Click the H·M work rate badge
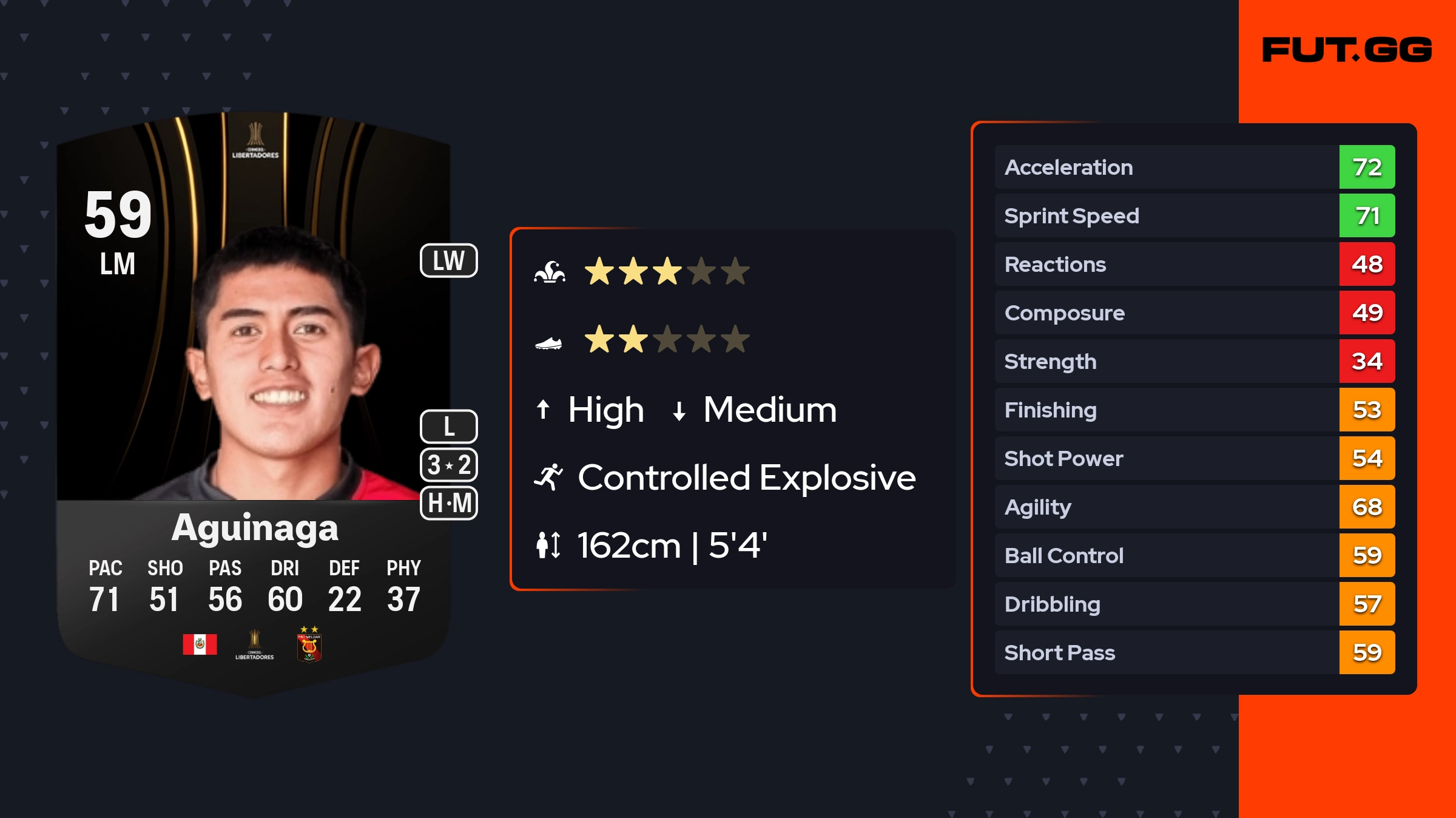Viewport: 1456px width, 818px height. pos(449,503)
